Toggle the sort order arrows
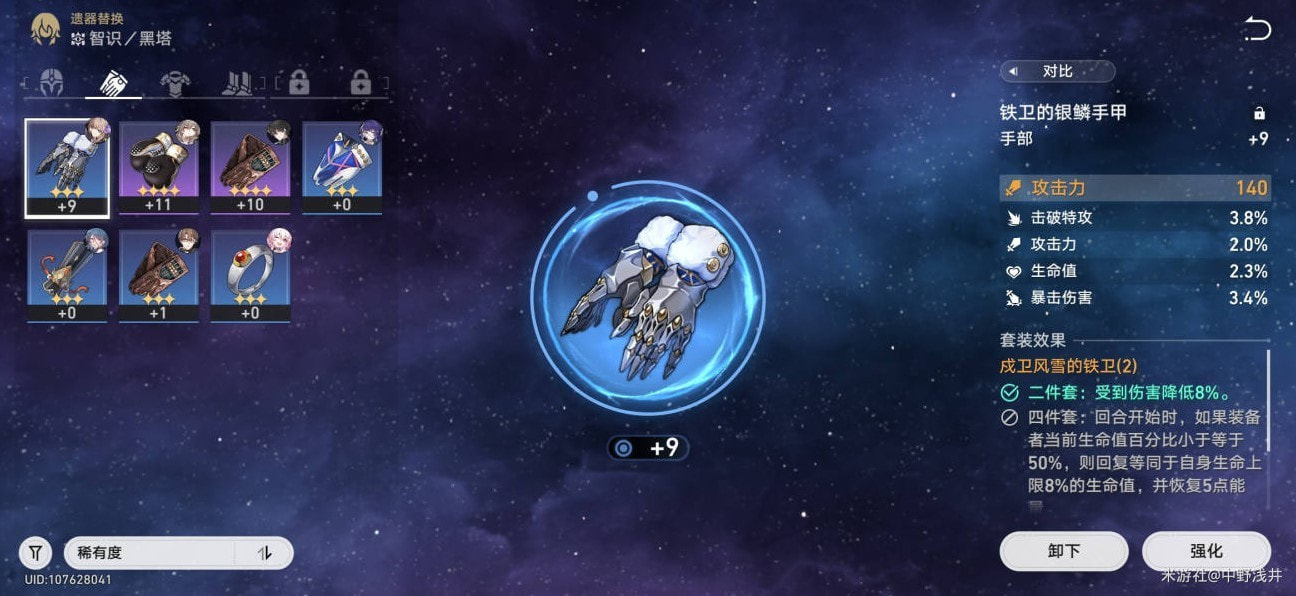 coord(265,552)
